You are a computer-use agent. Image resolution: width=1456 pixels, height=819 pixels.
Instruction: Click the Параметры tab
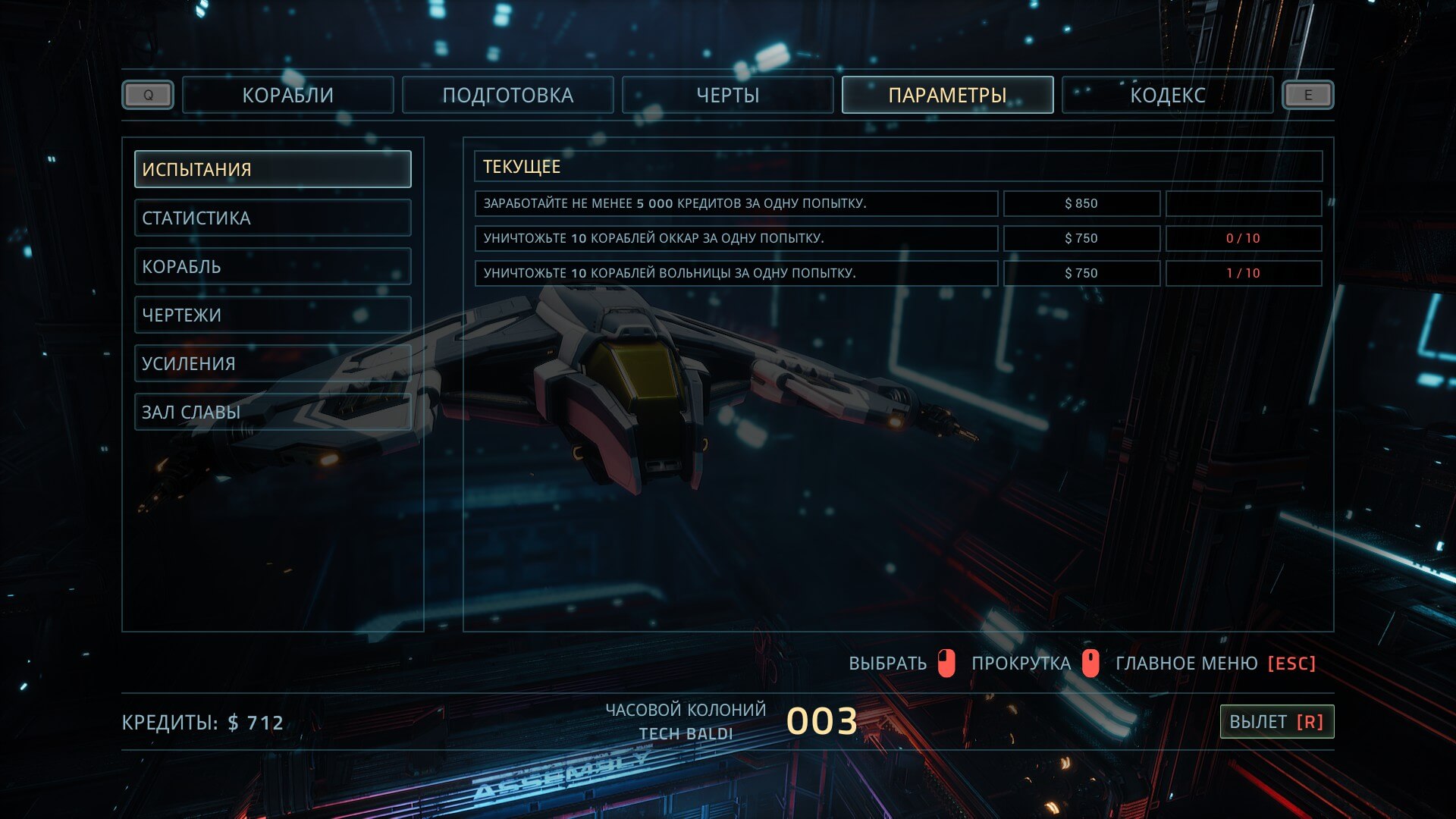click(x=947, y=96)
